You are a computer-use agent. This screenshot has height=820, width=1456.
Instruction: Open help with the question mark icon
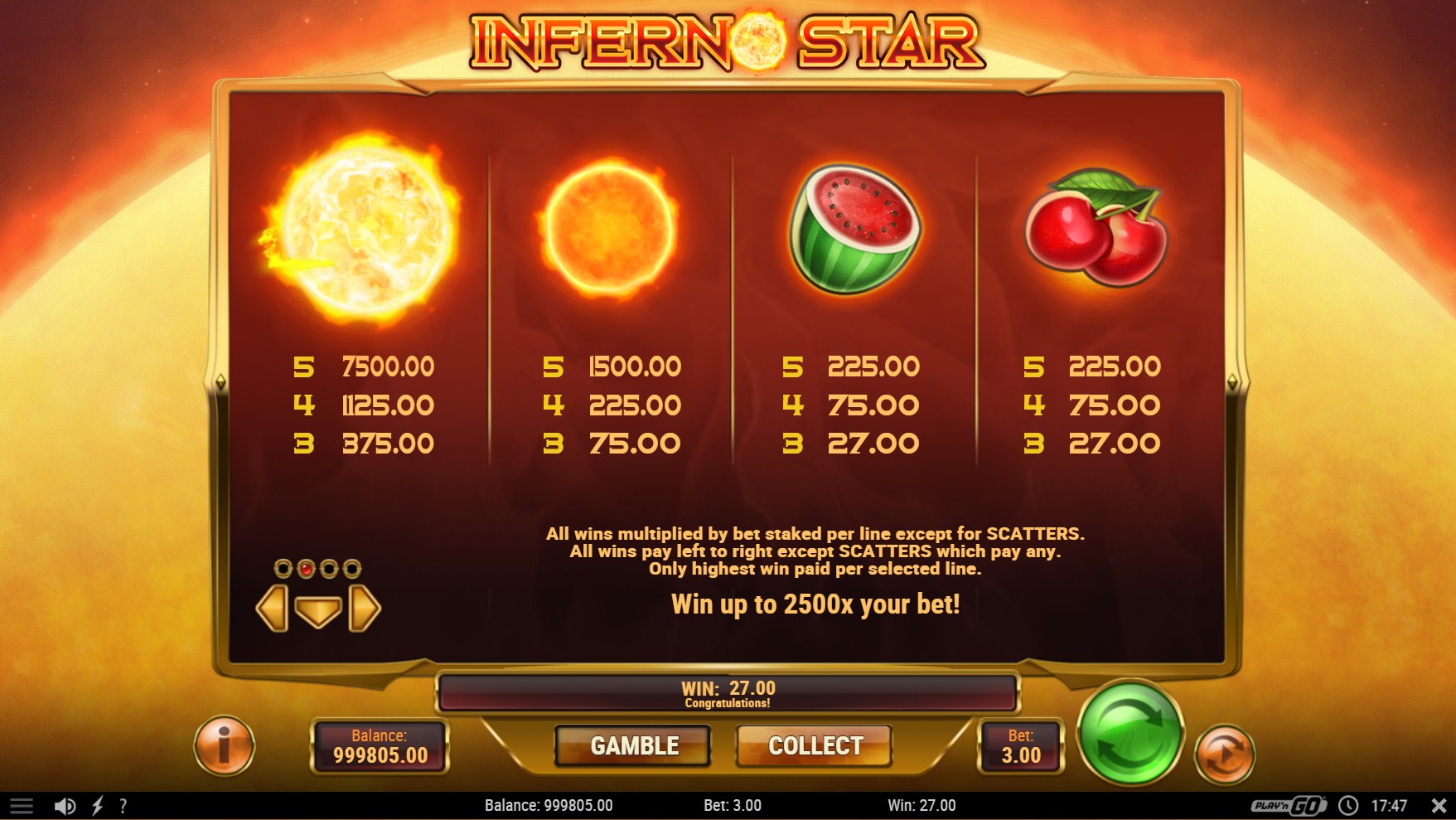point(123,806)
